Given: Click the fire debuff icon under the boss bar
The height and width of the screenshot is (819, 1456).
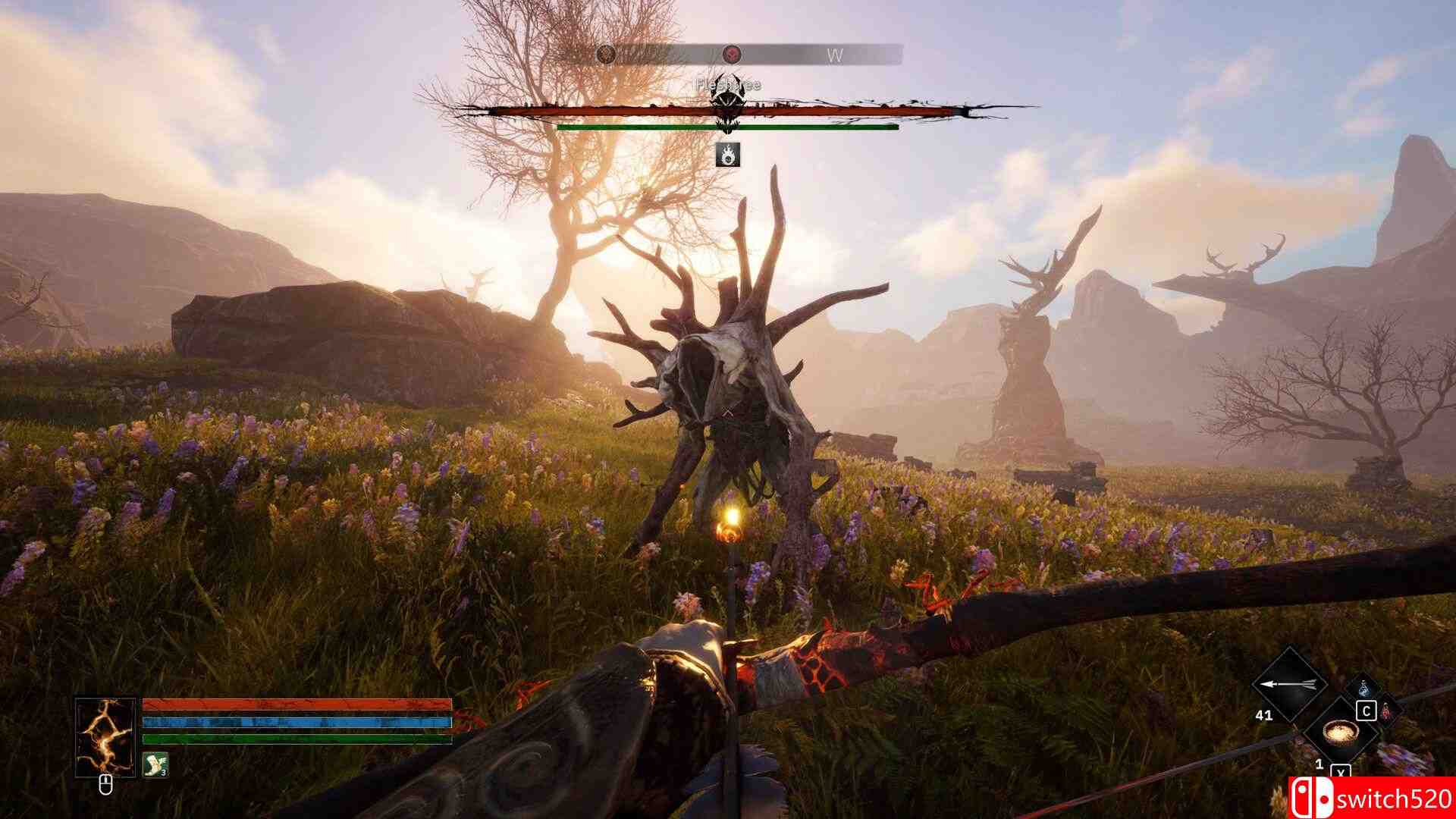Looking at the screenshot, I should click(x=728, y=156).
